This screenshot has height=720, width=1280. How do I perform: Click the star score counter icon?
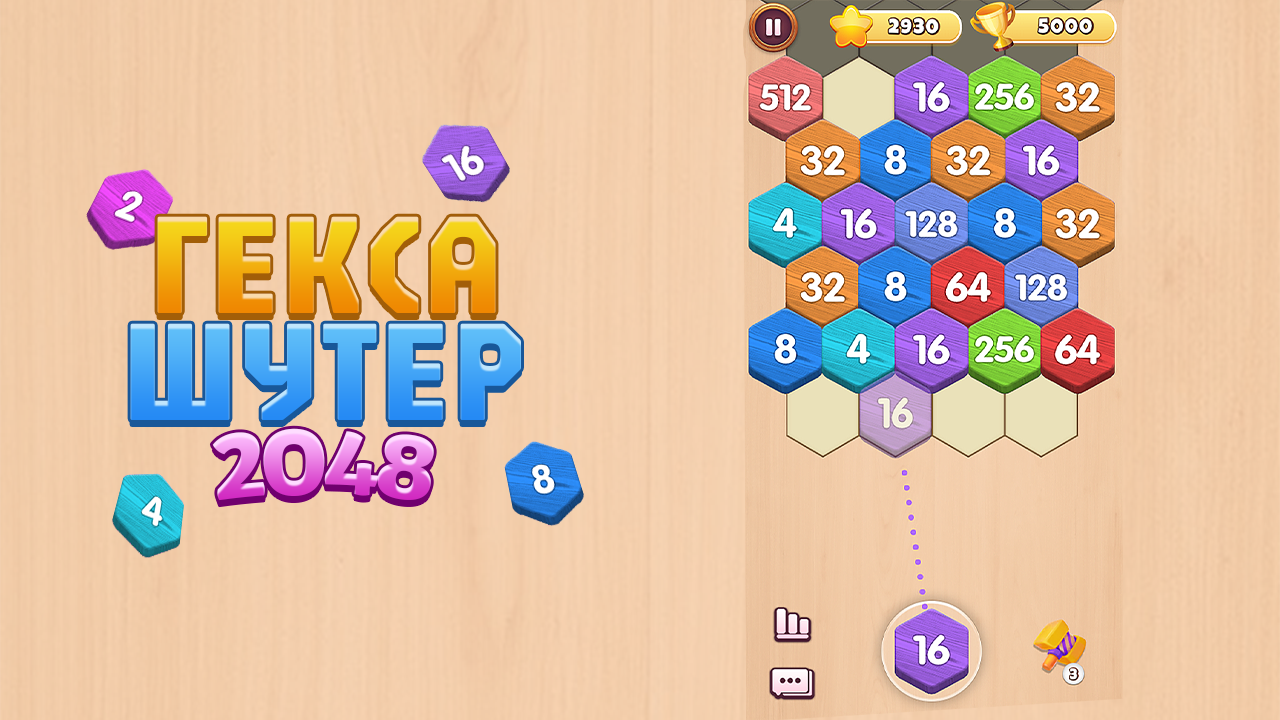849,25
